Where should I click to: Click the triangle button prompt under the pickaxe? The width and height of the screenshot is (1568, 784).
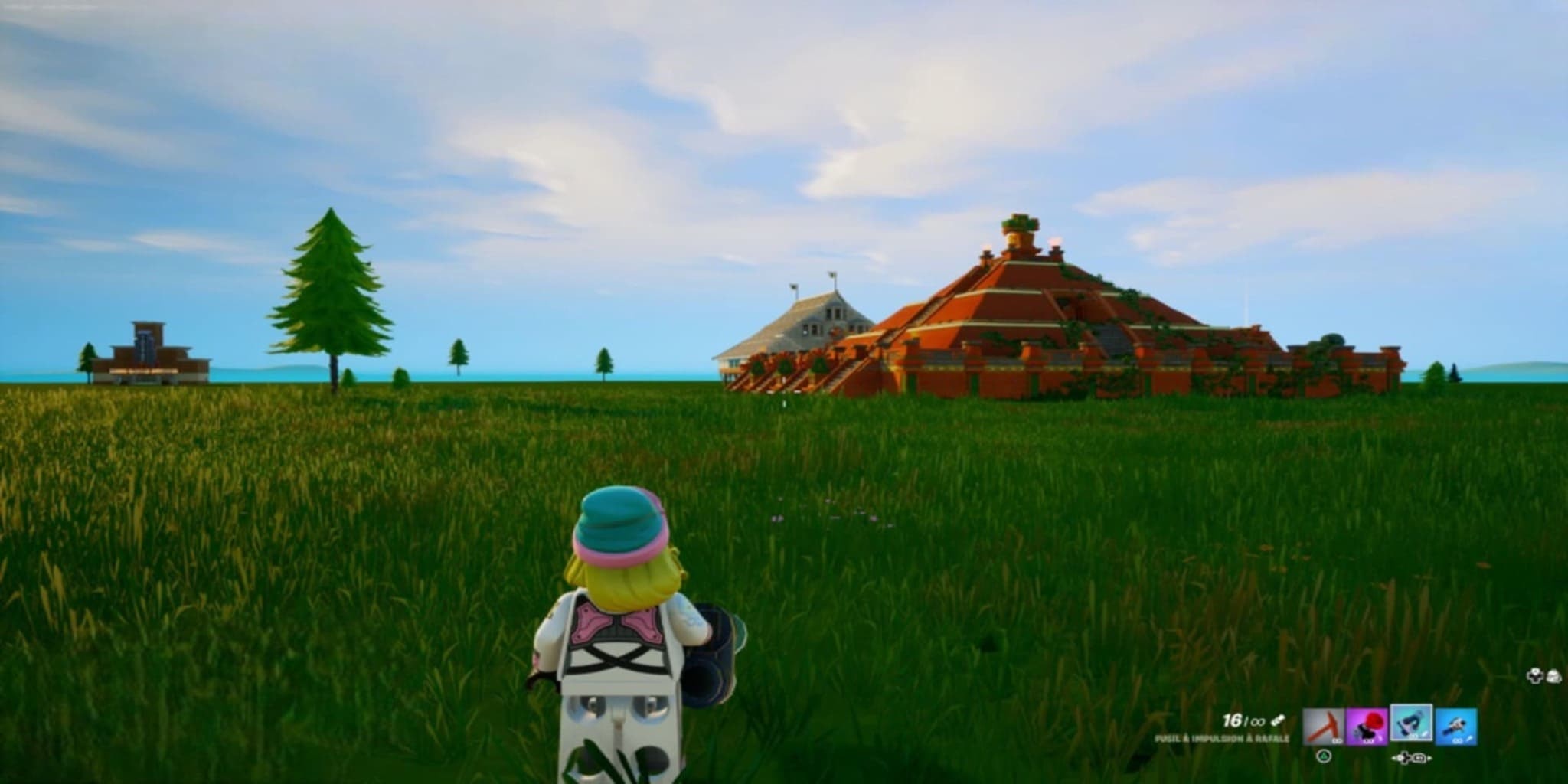(1324, 757)
